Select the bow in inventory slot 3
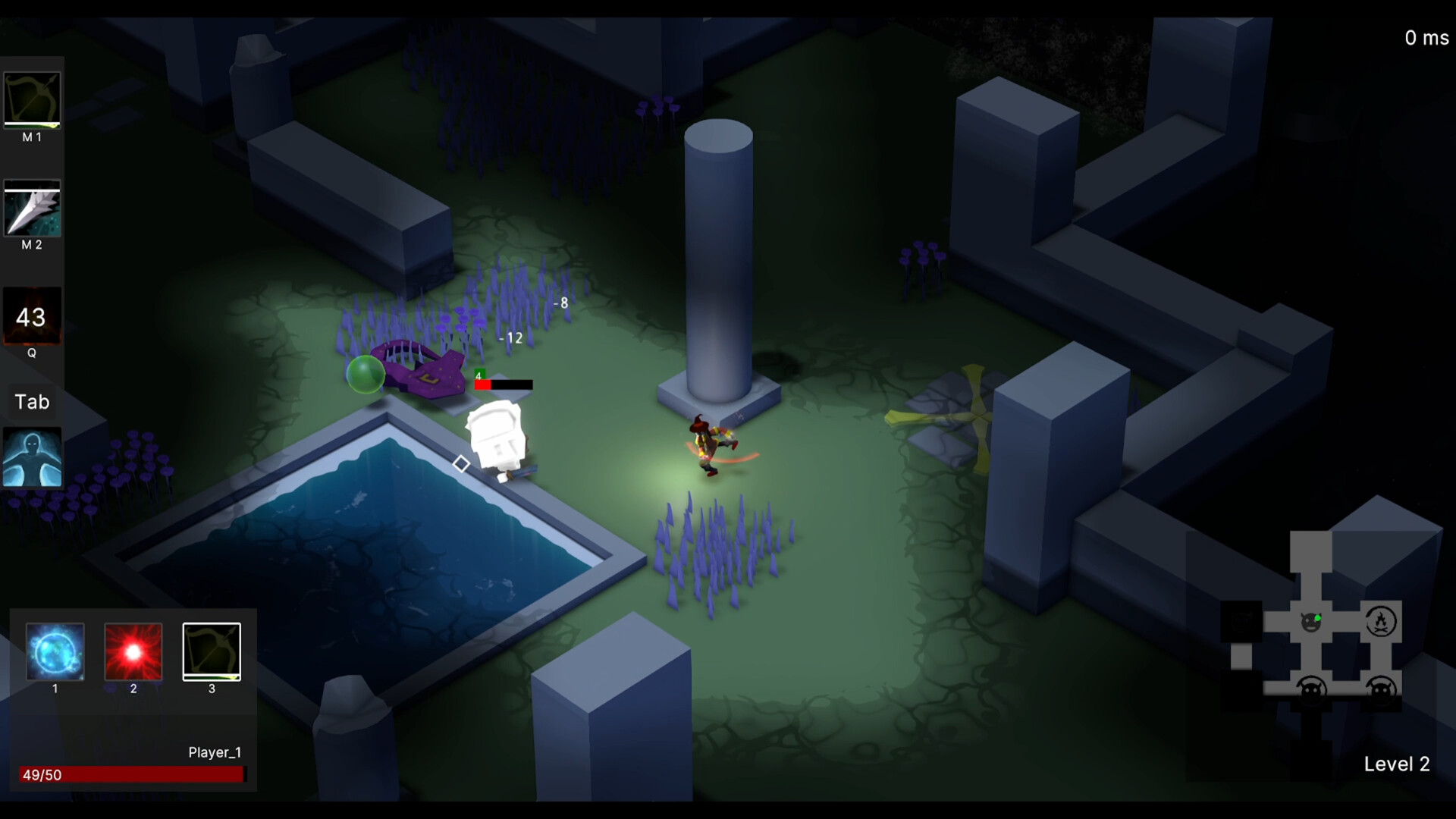Screen dimensions: 1456x819 212,651
